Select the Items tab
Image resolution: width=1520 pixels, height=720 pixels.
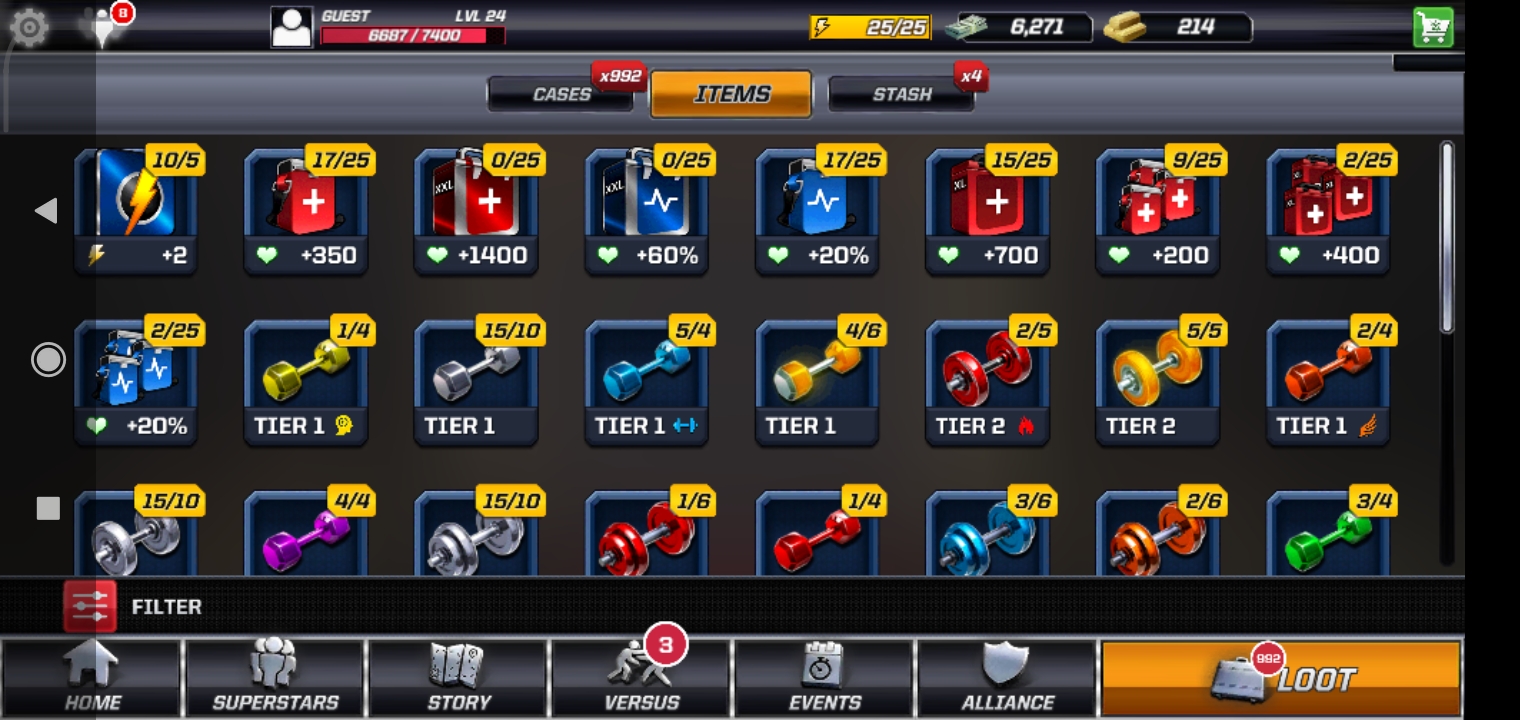click(731, 94)
